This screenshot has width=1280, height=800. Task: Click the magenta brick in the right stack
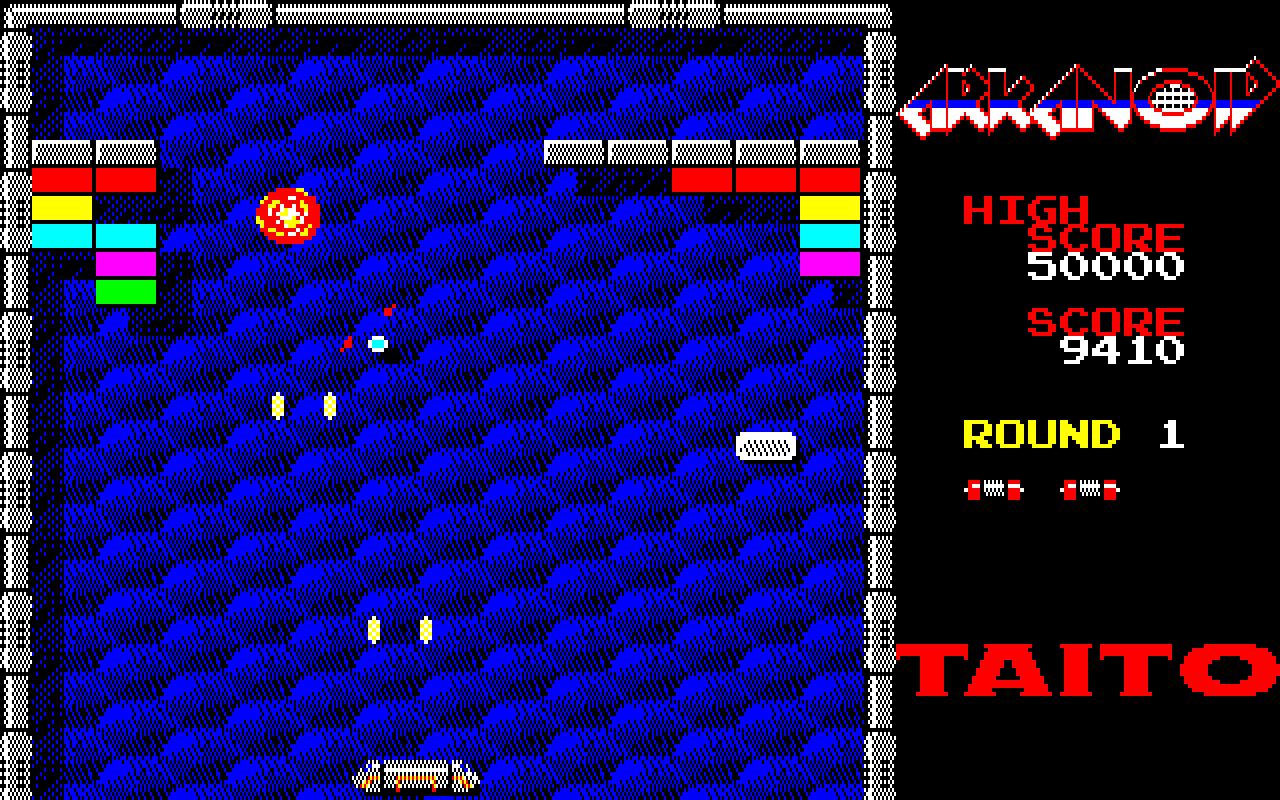tap(828, 262)
